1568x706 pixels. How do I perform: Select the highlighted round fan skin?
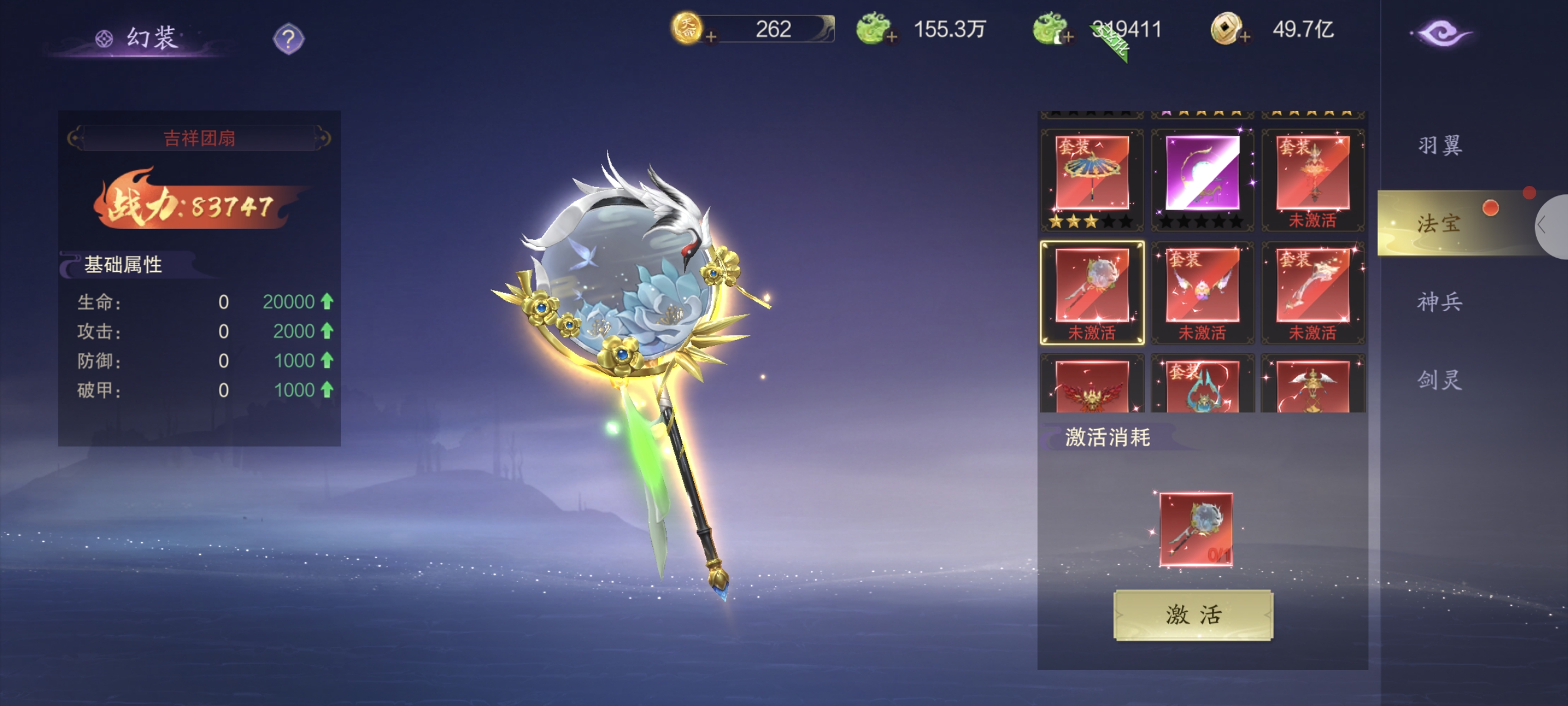pyautogui.click(x=1091, y=291)
